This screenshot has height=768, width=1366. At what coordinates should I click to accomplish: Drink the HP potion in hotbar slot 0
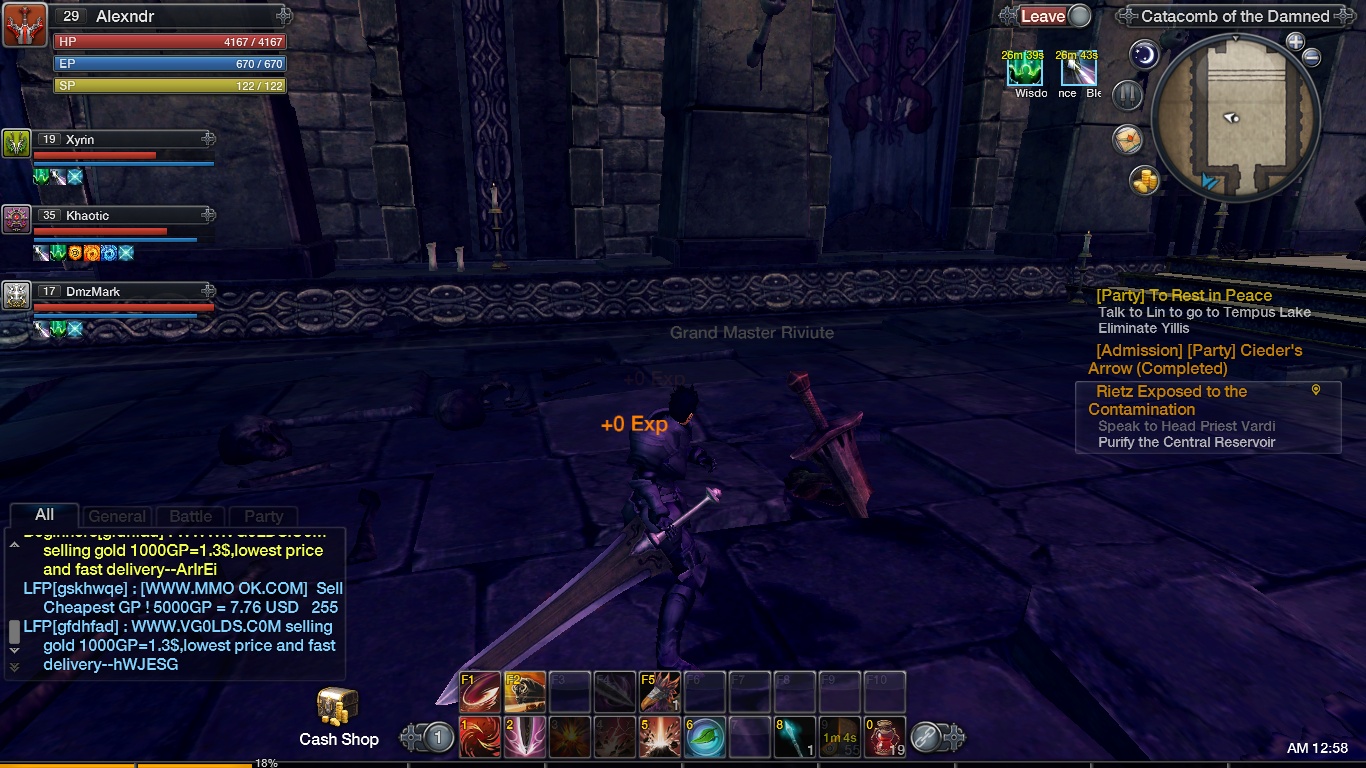885,738
